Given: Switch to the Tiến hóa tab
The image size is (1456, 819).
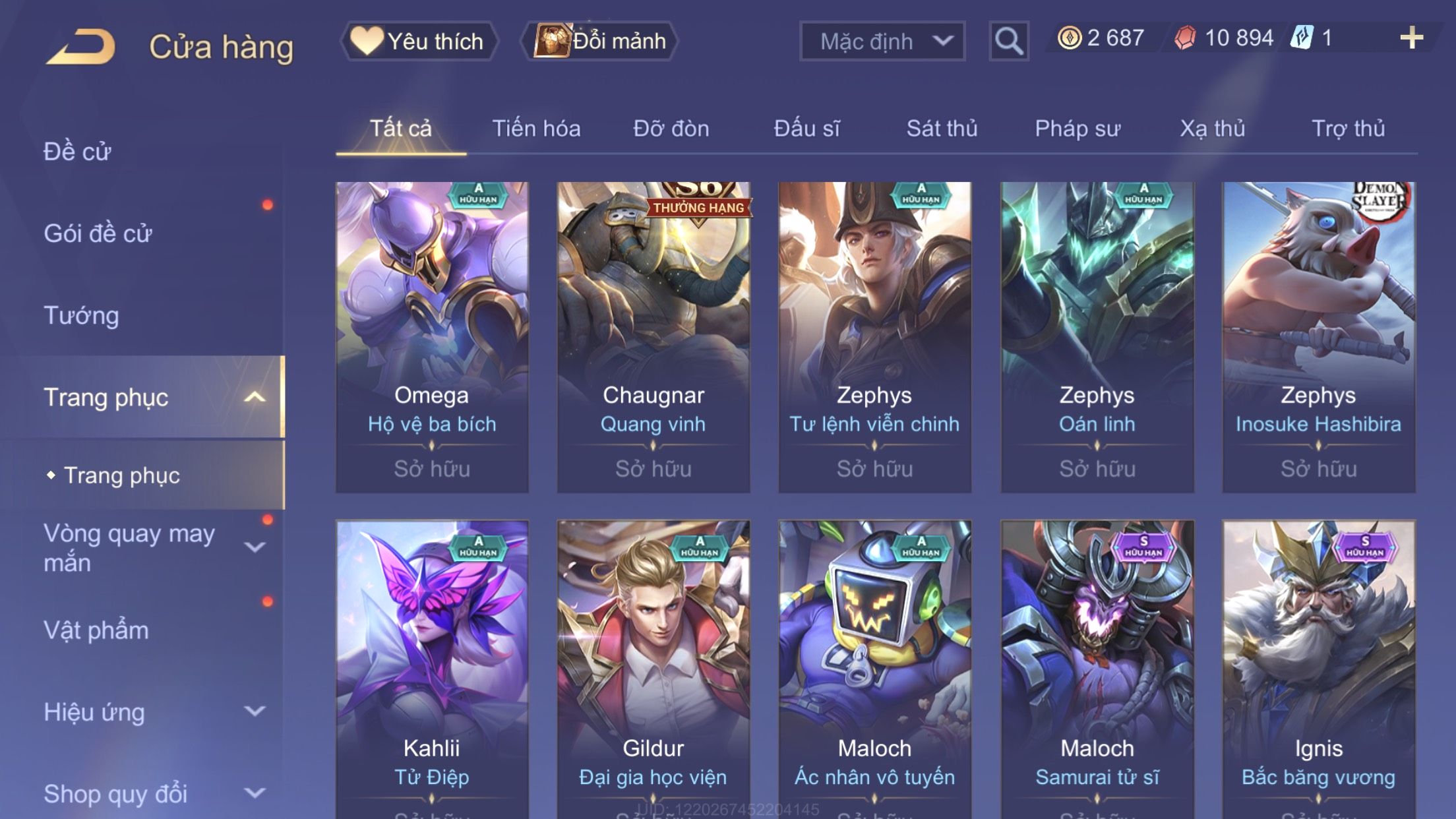Looking at the screenshot, I should [536, 129].
